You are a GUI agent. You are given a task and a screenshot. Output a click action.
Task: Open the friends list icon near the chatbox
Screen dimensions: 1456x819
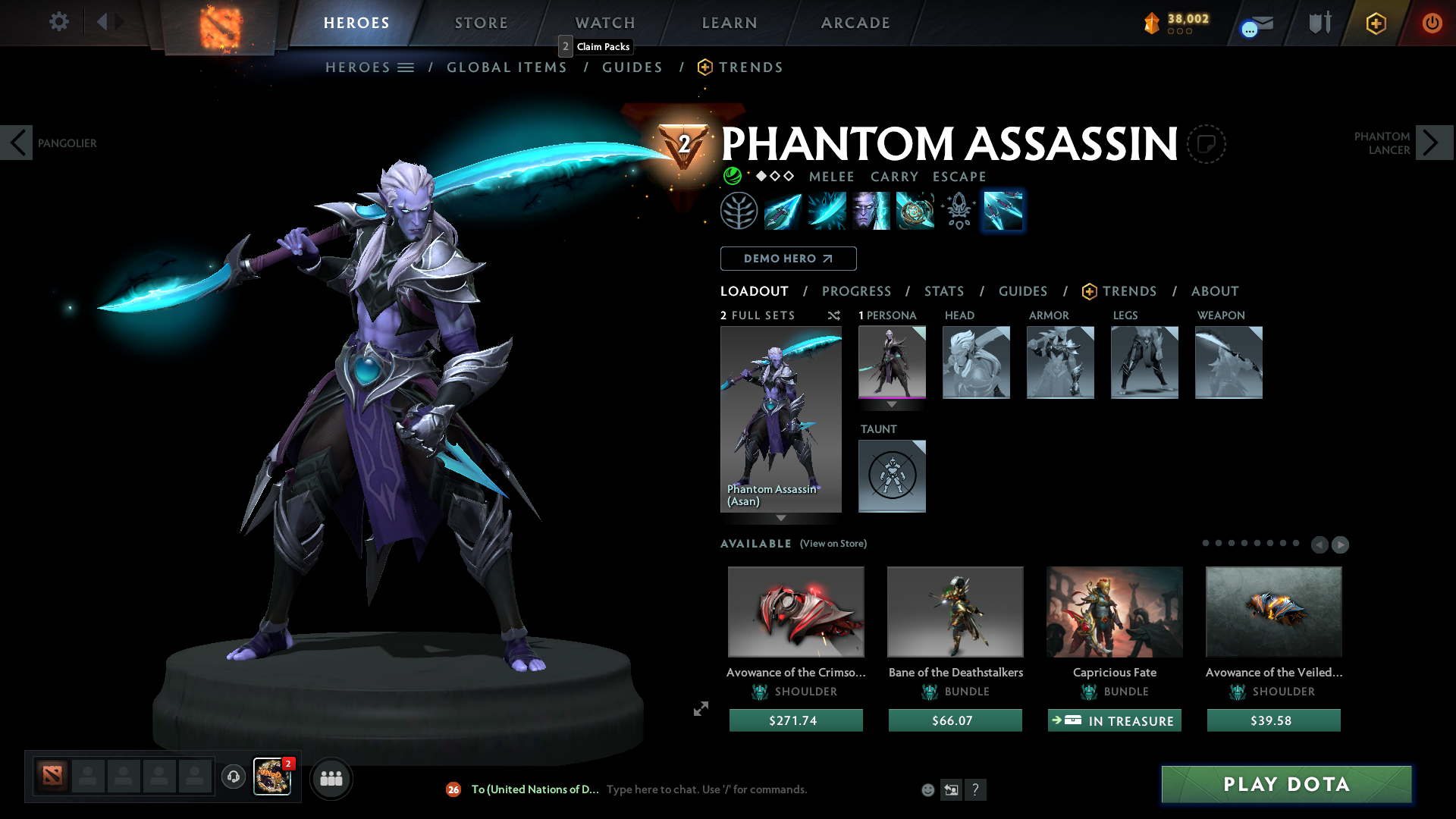tap(331, 778)
